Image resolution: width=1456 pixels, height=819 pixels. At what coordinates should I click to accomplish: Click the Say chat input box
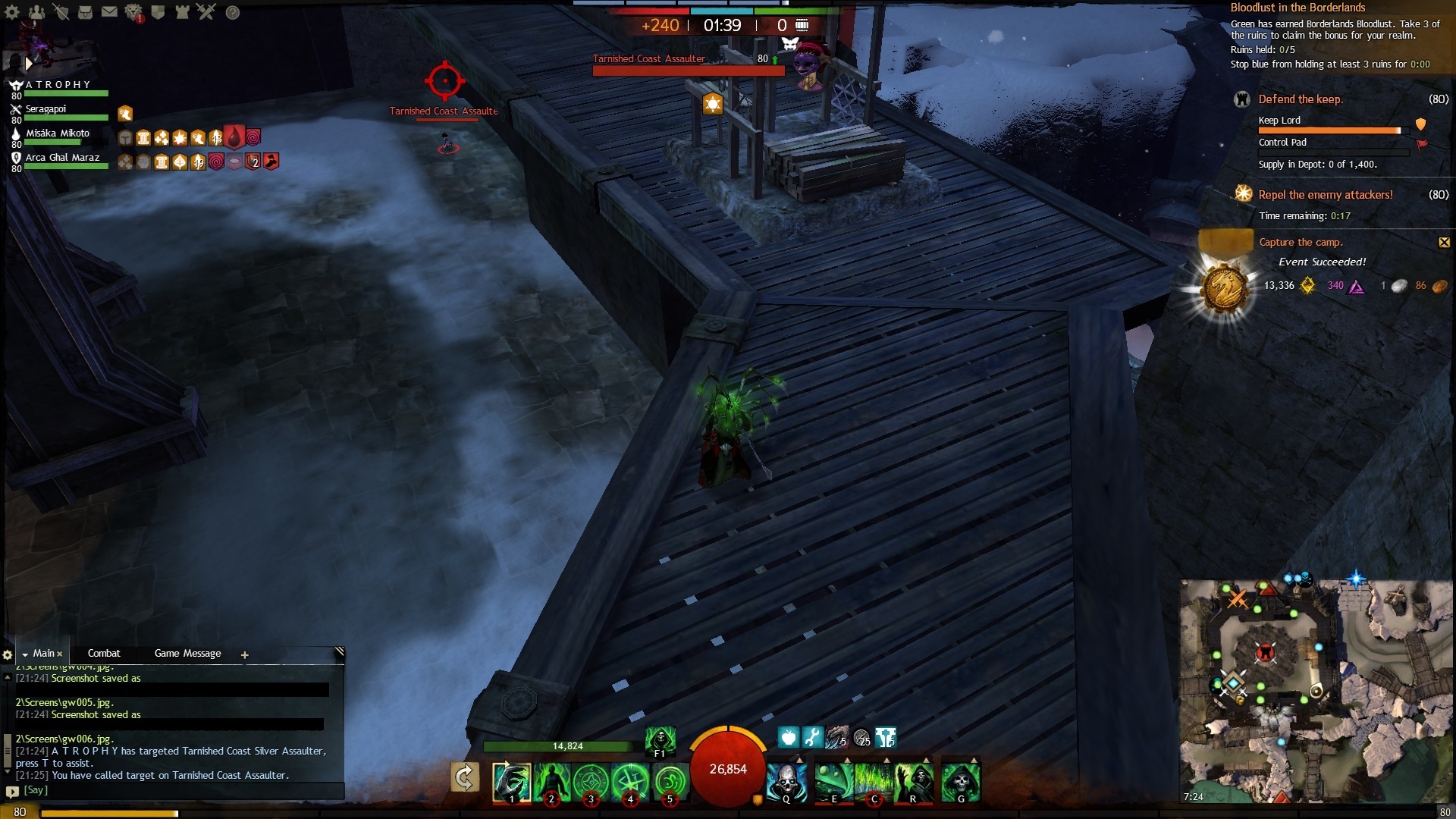[174, 790]
